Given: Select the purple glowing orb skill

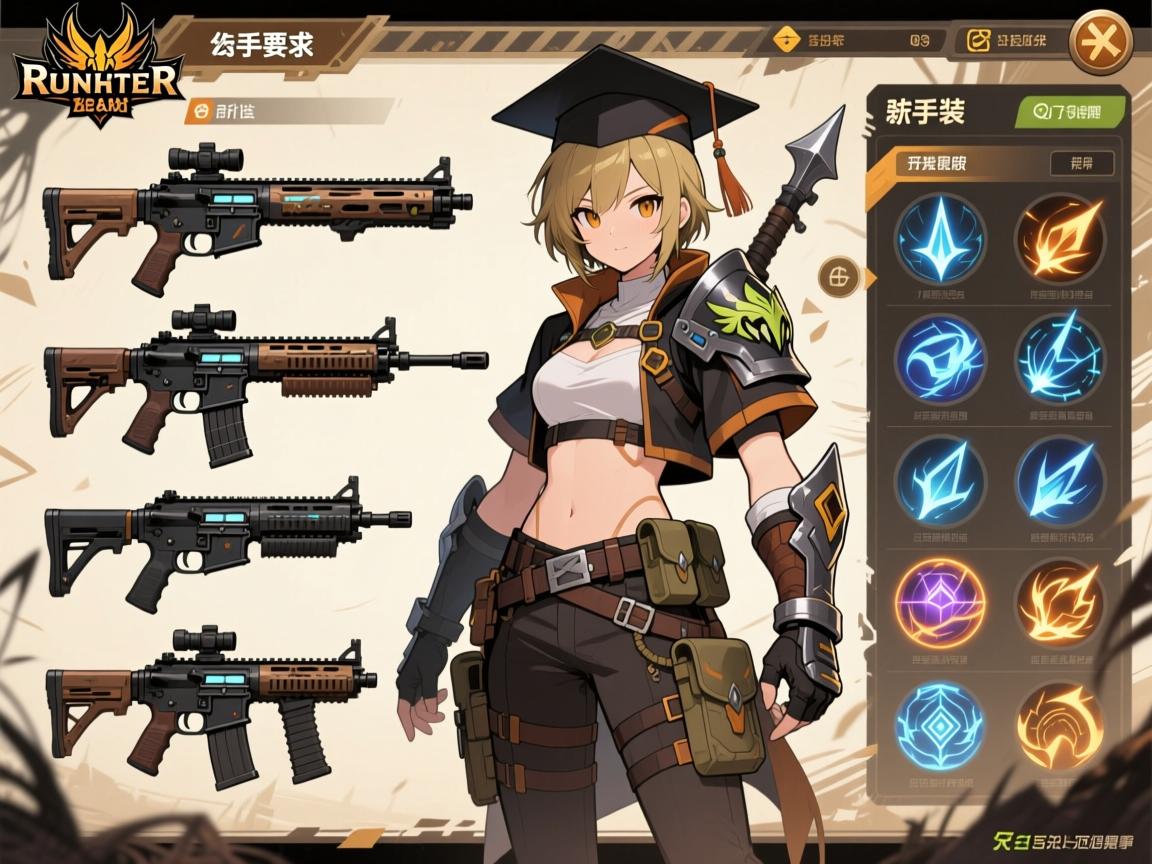Looking at the screenshot, I should [939, 603].
